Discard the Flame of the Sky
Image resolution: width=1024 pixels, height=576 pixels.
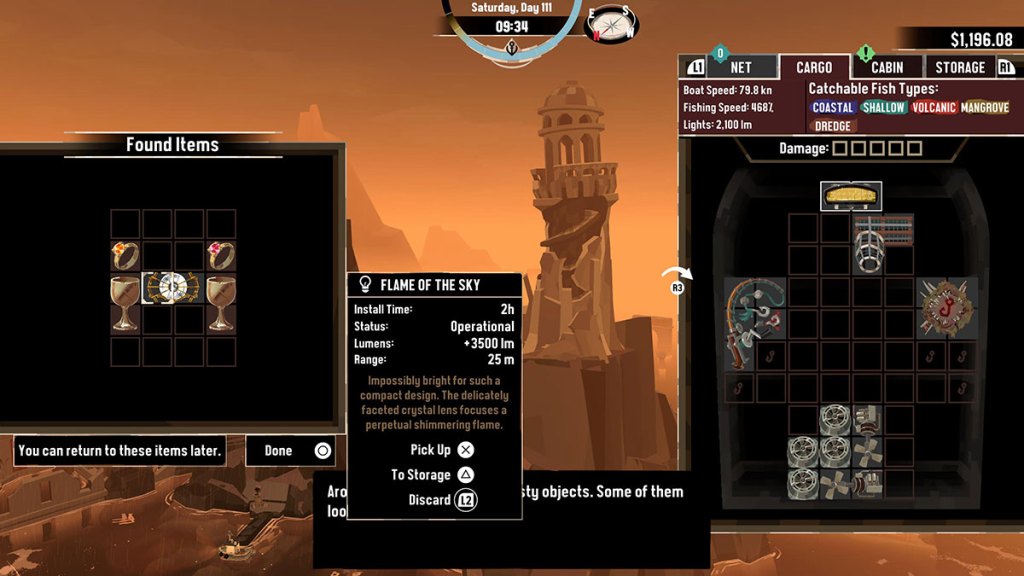[441, 500]
